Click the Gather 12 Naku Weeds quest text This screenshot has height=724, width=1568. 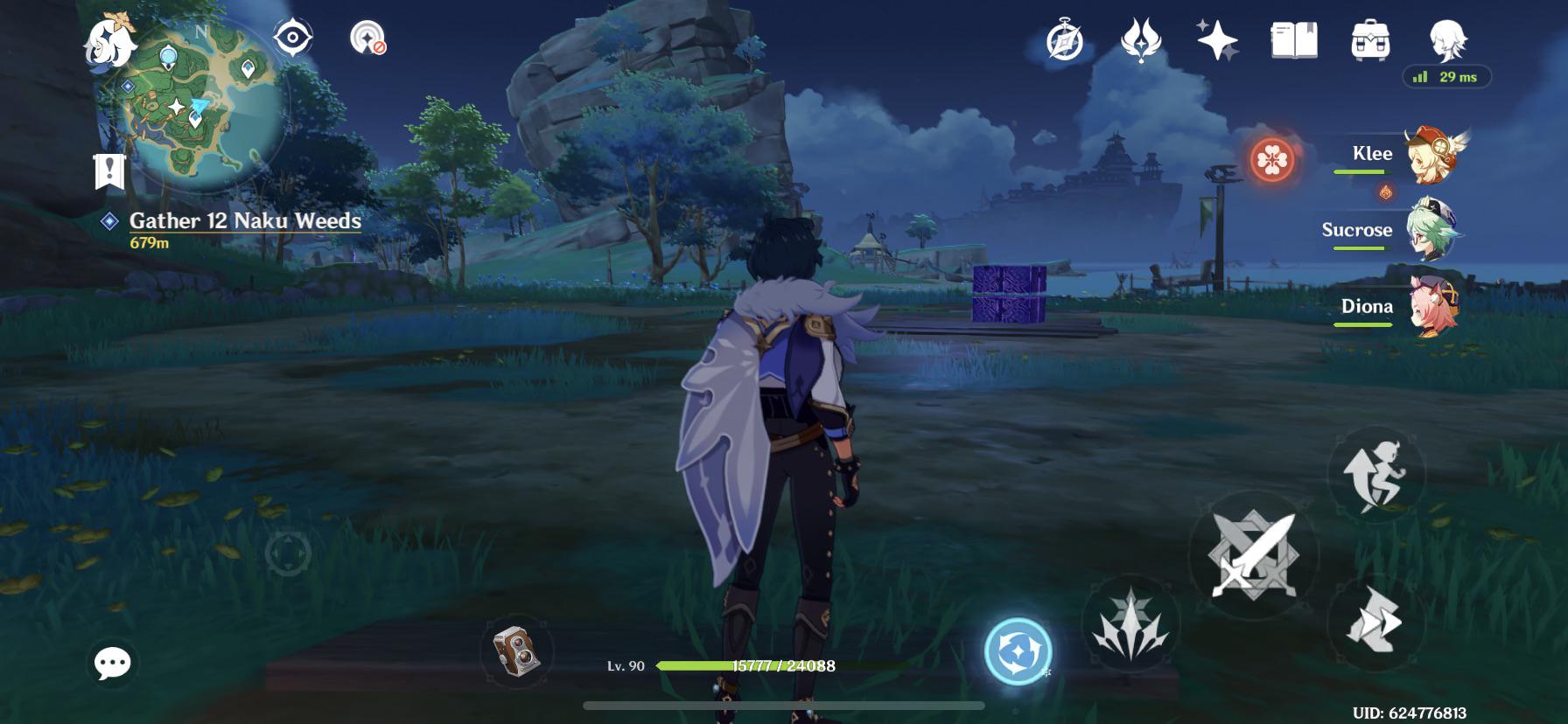point(243,221)
